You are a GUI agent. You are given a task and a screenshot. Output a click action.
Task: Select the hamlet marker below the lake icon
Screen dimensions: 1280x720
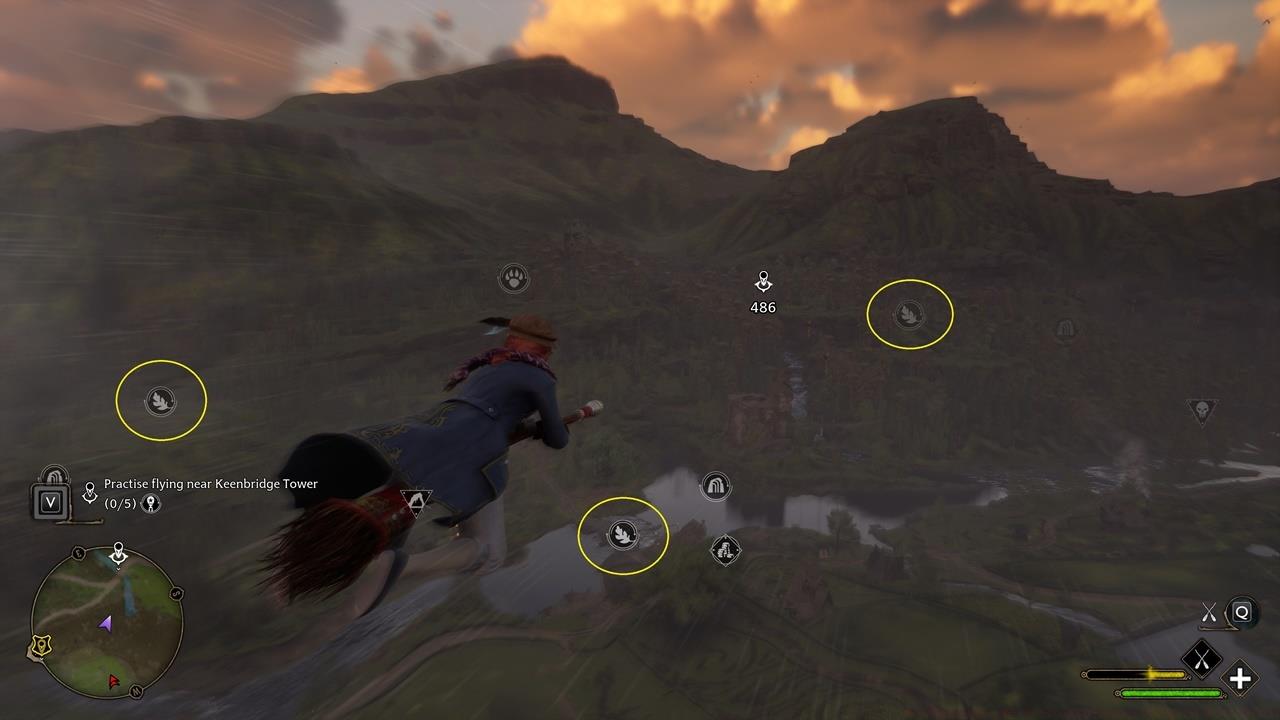726,549
